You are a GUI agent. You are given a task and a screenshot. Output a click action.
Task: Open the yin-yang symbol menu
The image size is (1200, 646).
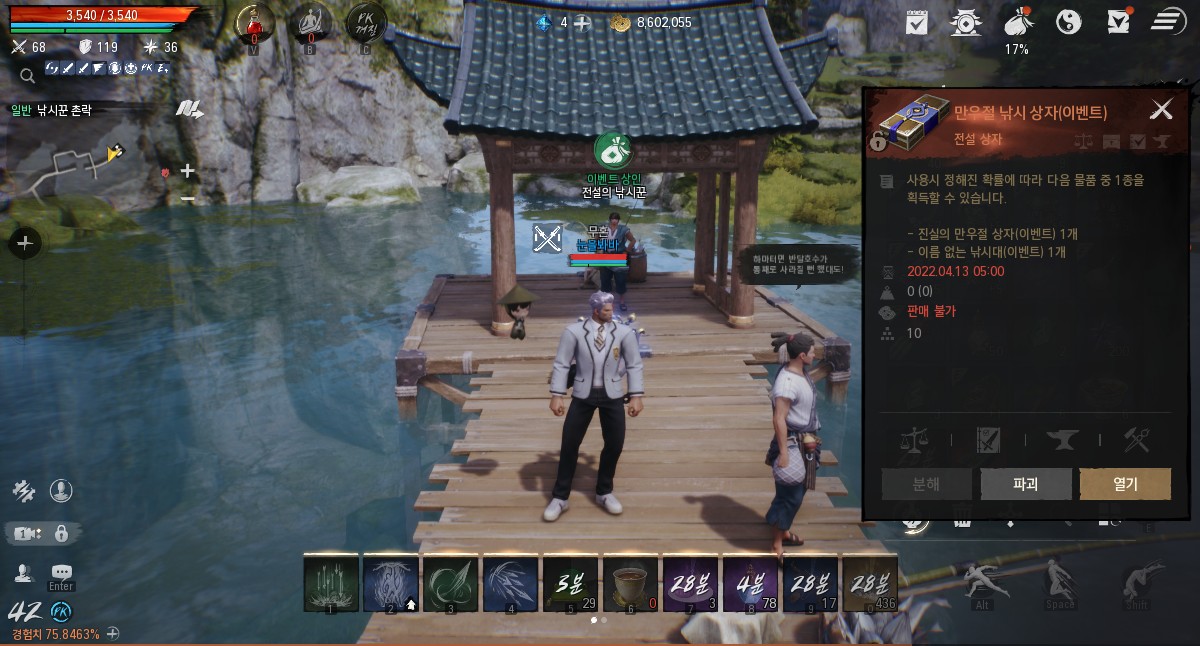(1069, 21)
